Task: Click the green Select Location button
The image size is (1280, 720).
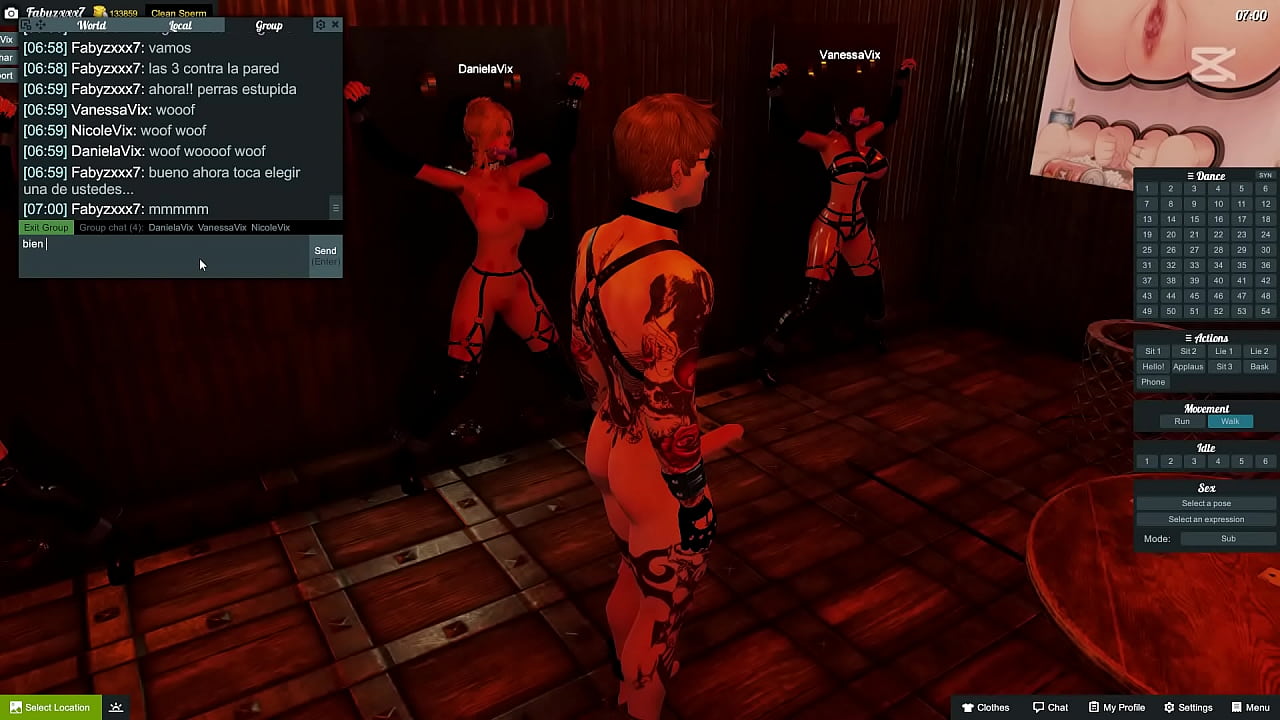Action: [x=49, y=708]
